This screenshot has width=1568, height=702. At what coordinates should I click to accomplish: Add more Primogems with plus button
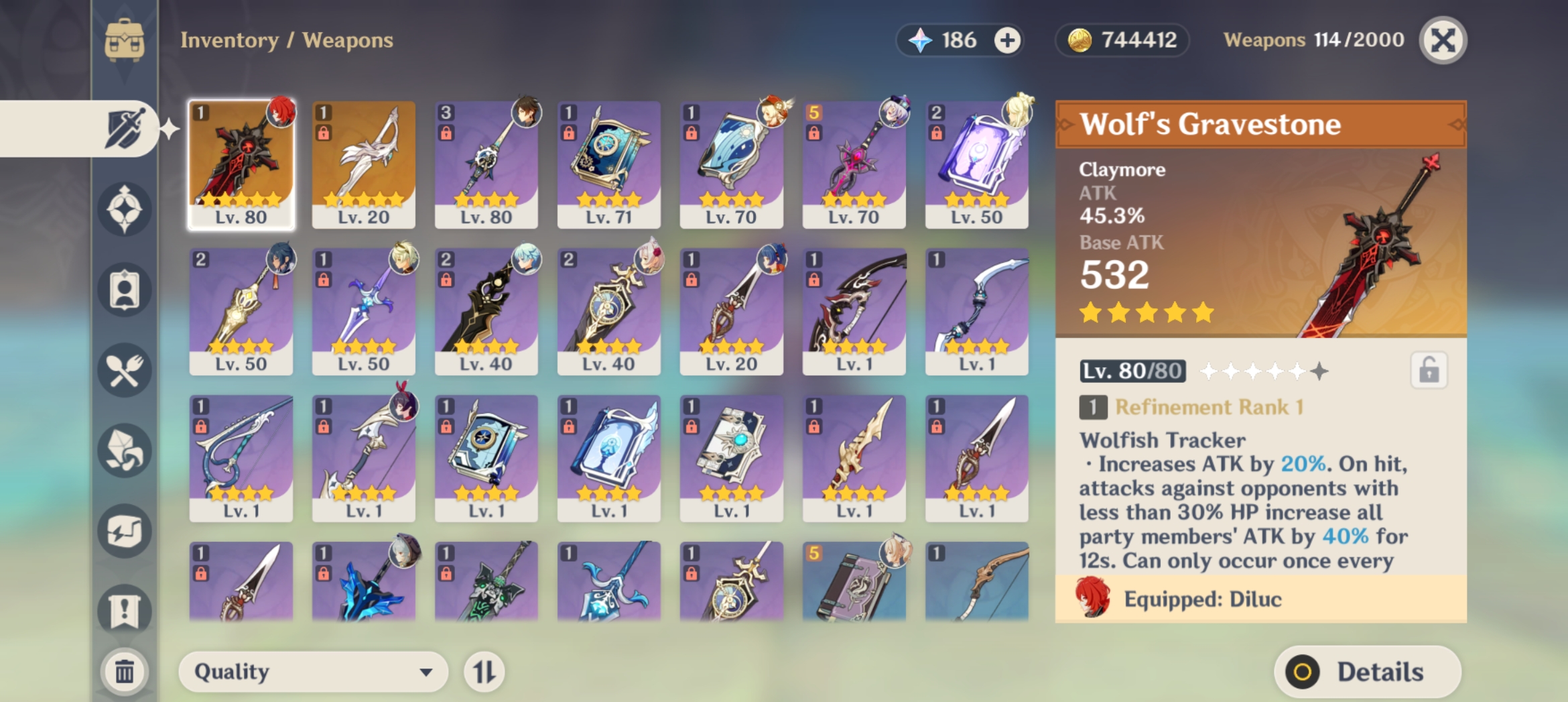point(1006,41)
